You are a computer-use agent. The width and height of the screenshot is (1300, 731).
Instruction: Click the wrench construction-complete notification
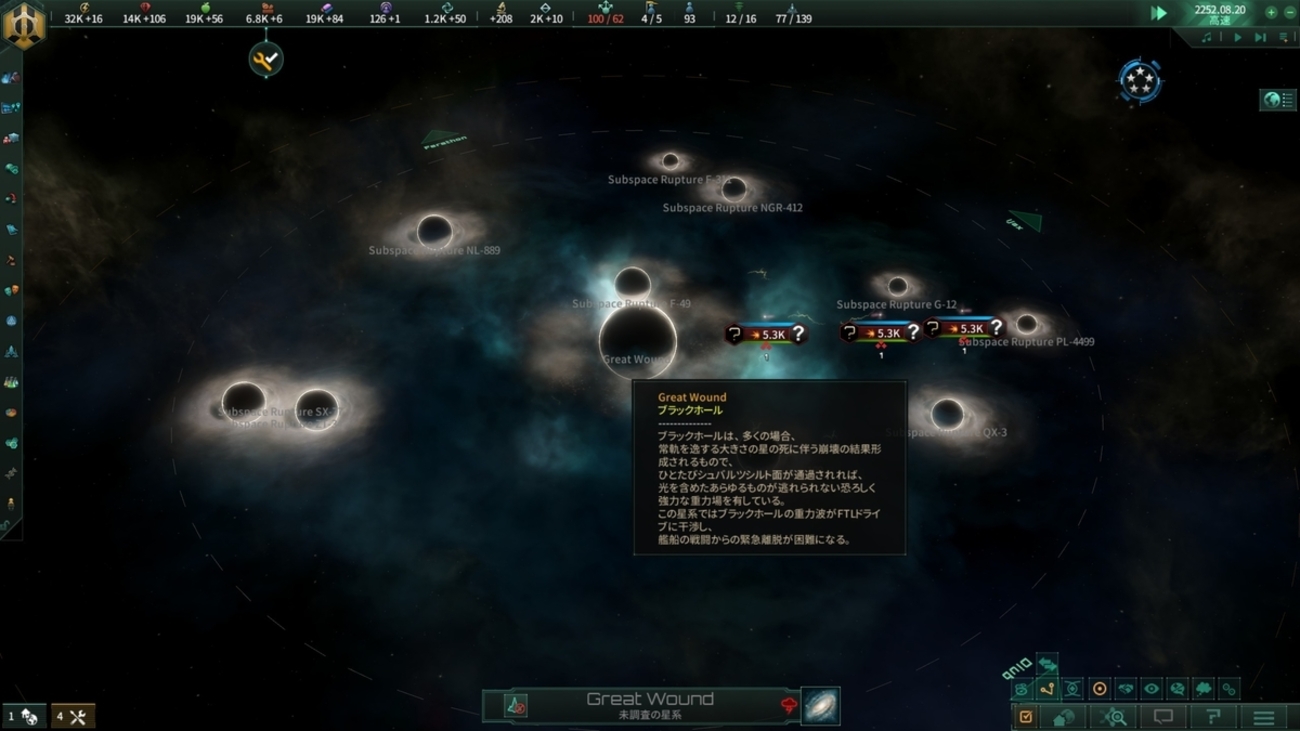[x=266, y=60]
